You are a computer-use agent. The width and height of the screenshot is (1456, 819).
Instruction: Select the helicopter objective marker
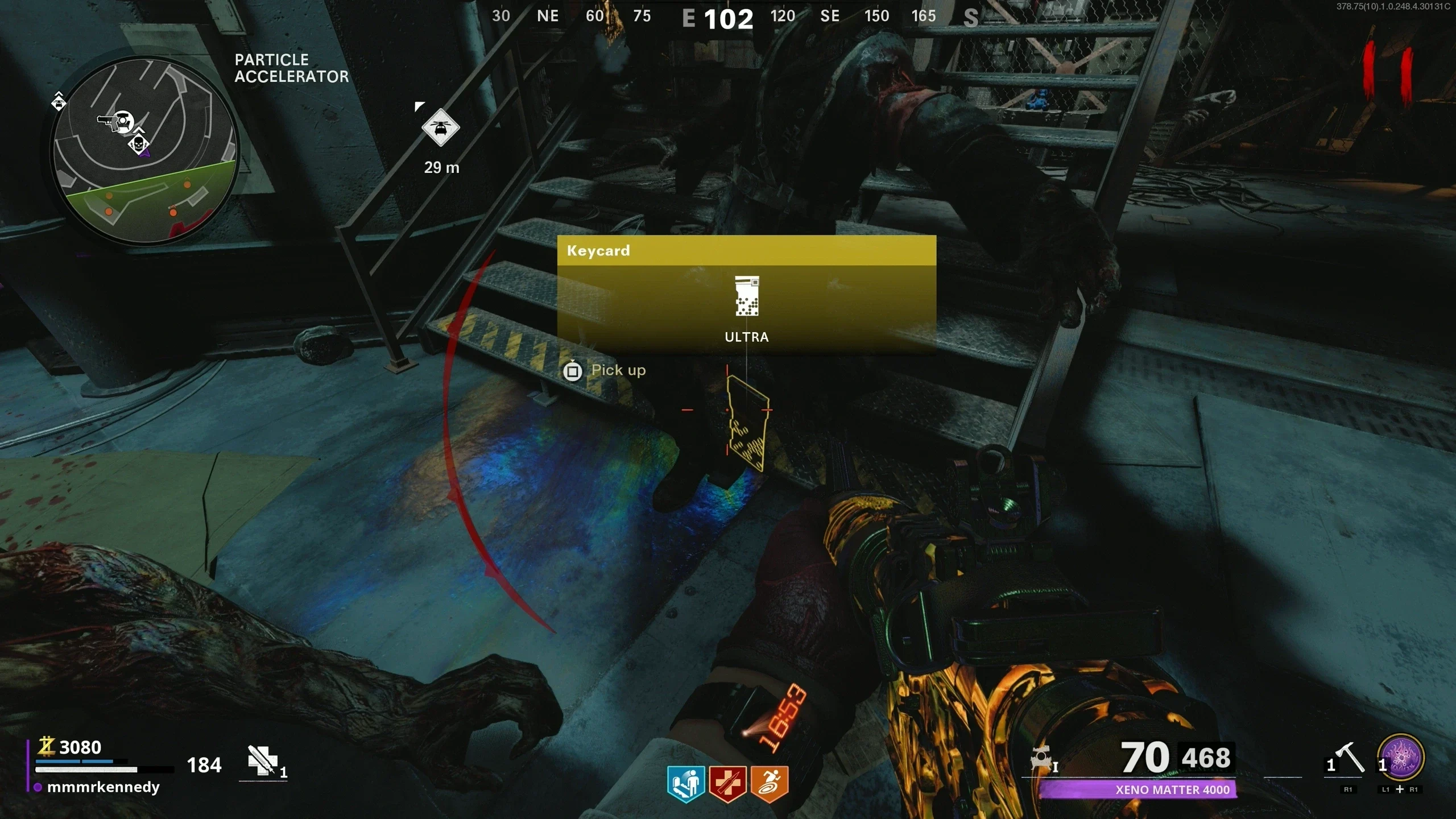[440, 127]
